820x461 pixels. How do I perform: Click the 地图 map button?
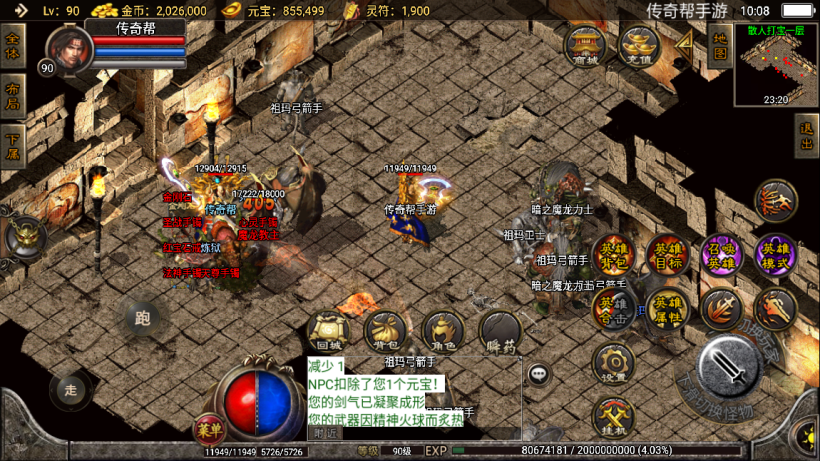(x=719, y=46)
